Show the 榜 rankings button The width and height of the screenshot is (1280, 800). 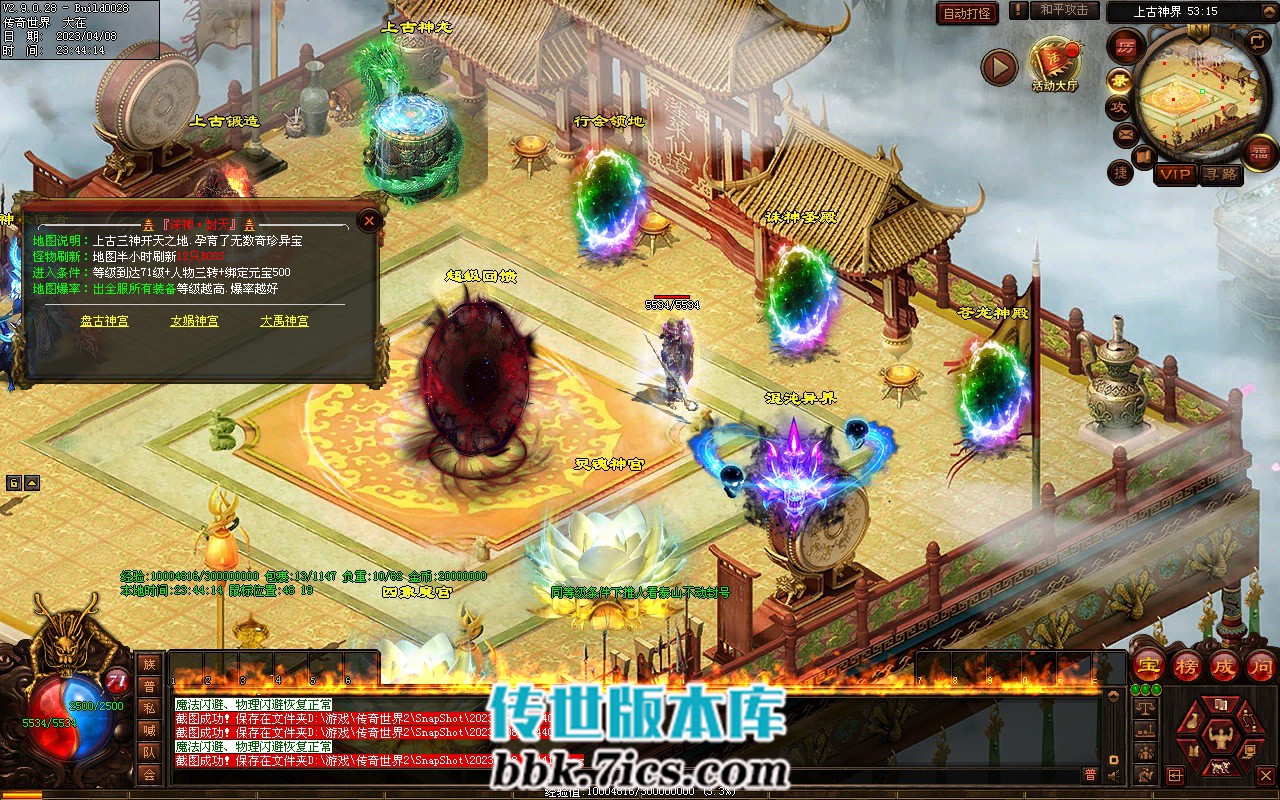[1187, 664]
